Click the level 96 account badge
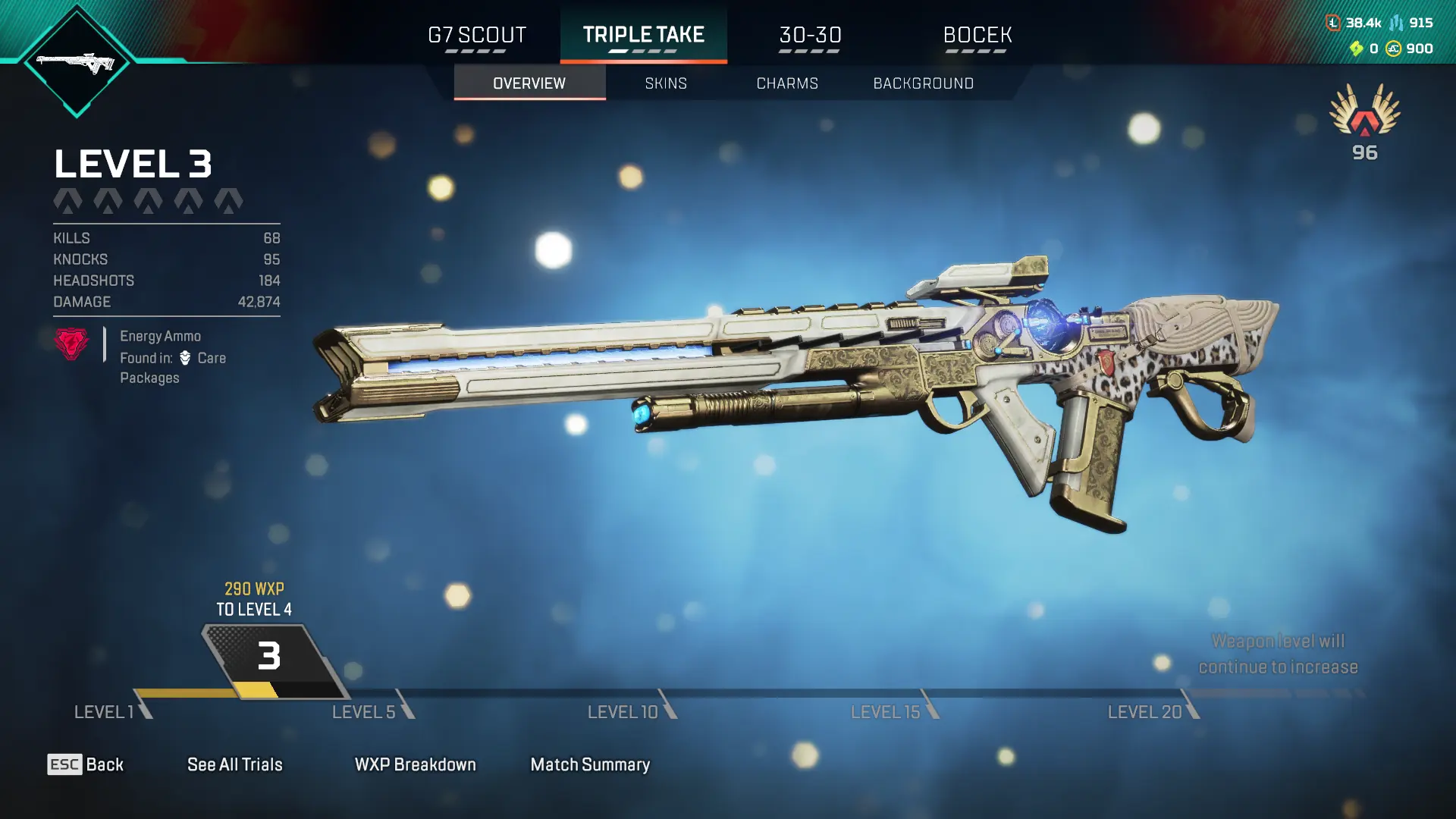Screen dimensions: 1456x819 tap(1364, 121)
